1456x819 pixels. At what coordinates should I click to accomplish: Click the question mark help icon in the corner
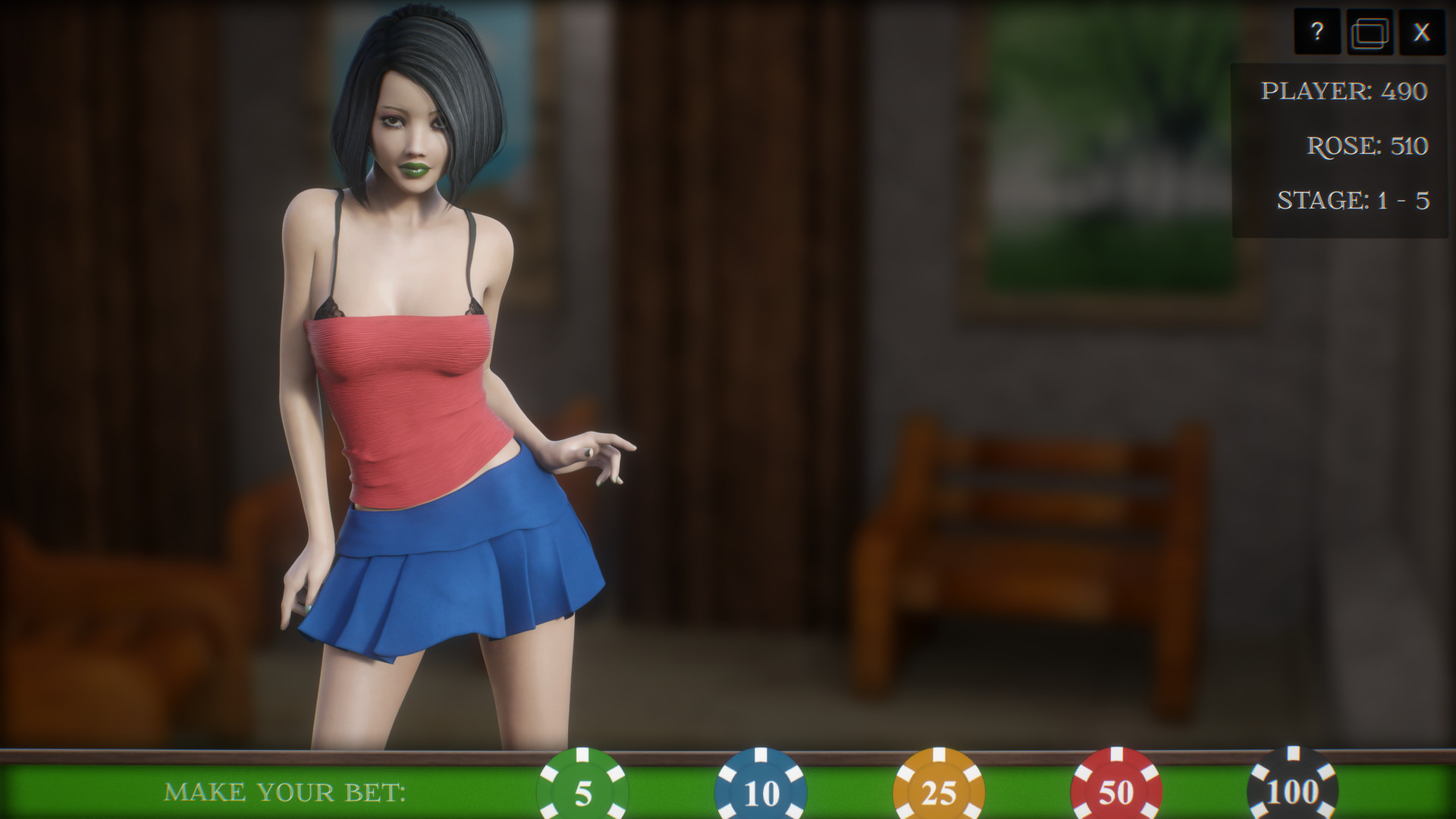[x=1317, y=32]
